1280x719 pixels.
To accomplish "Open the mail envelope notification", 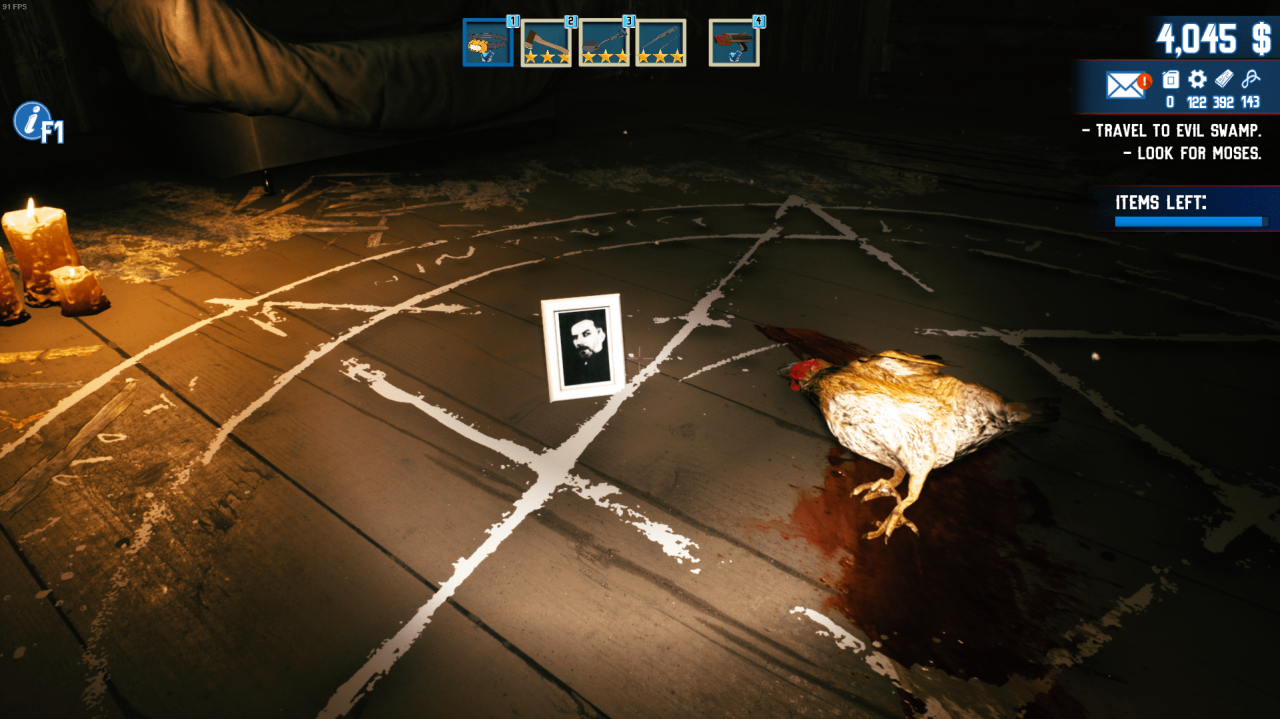I will coord(1127,85).
